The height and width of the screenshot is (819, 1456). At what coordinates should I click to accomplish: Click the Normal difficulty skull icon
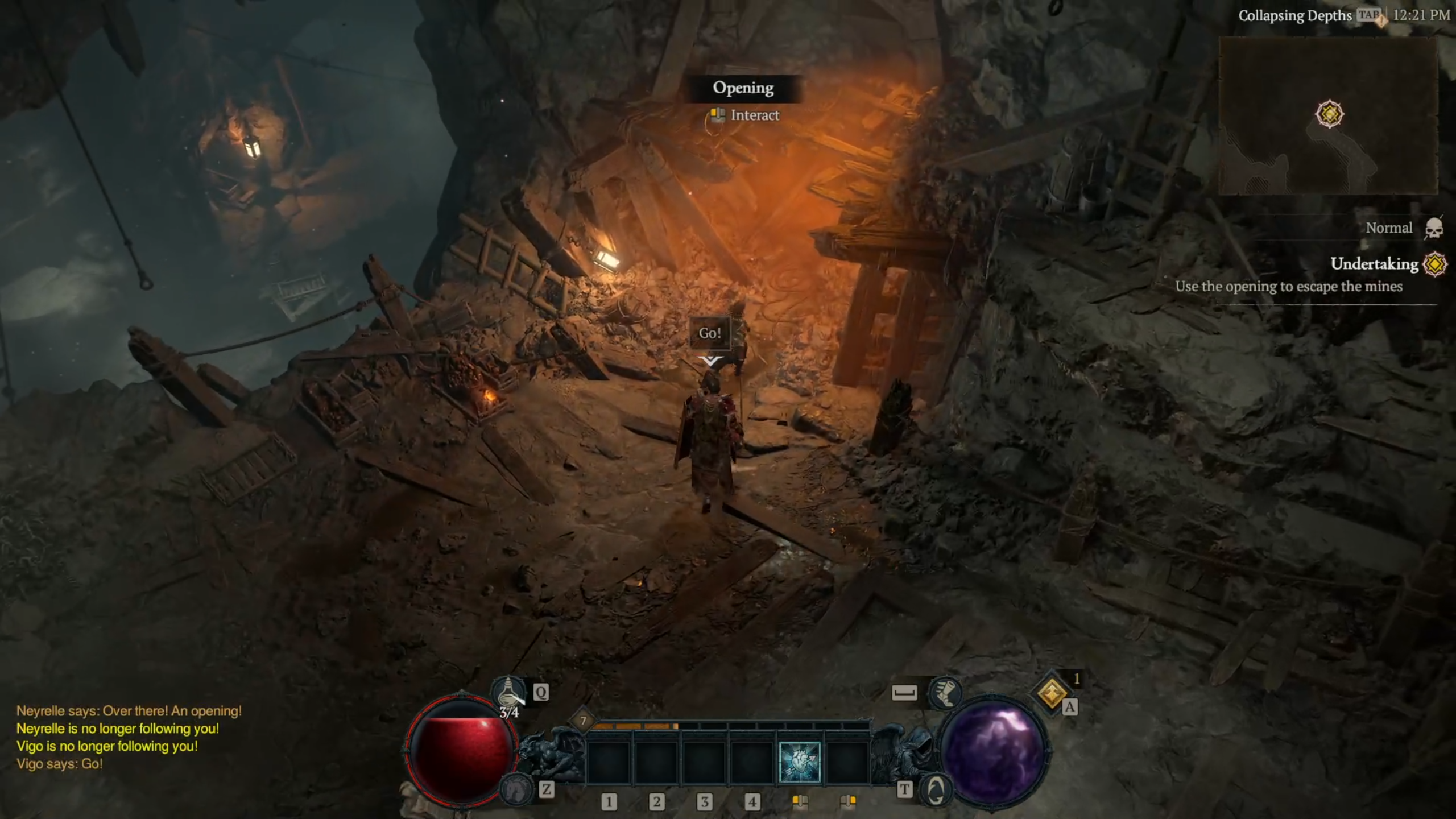(x=1434, y=229)
